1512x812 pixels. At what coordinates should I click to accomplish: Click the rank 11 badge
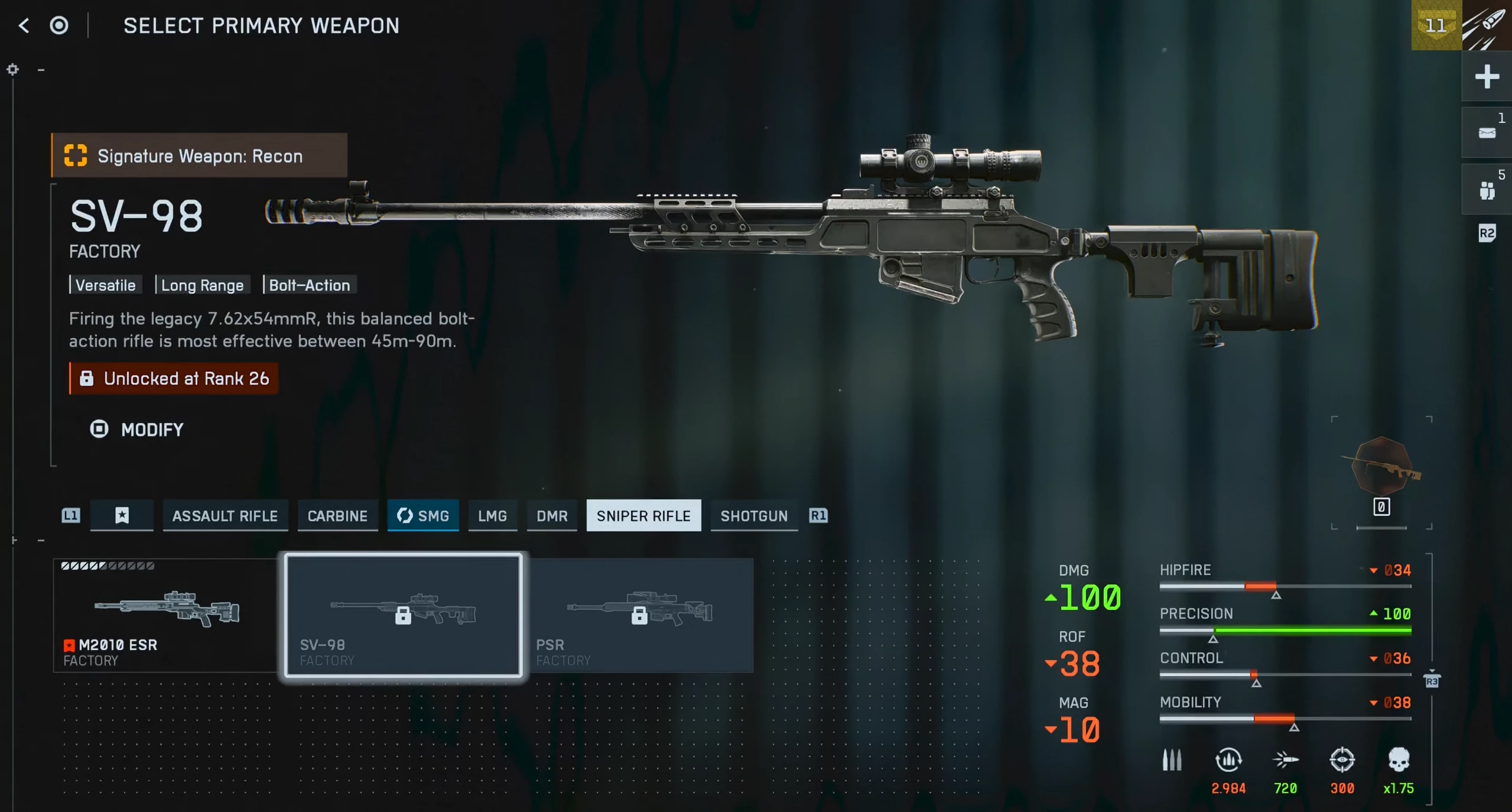pos(1436,25)
